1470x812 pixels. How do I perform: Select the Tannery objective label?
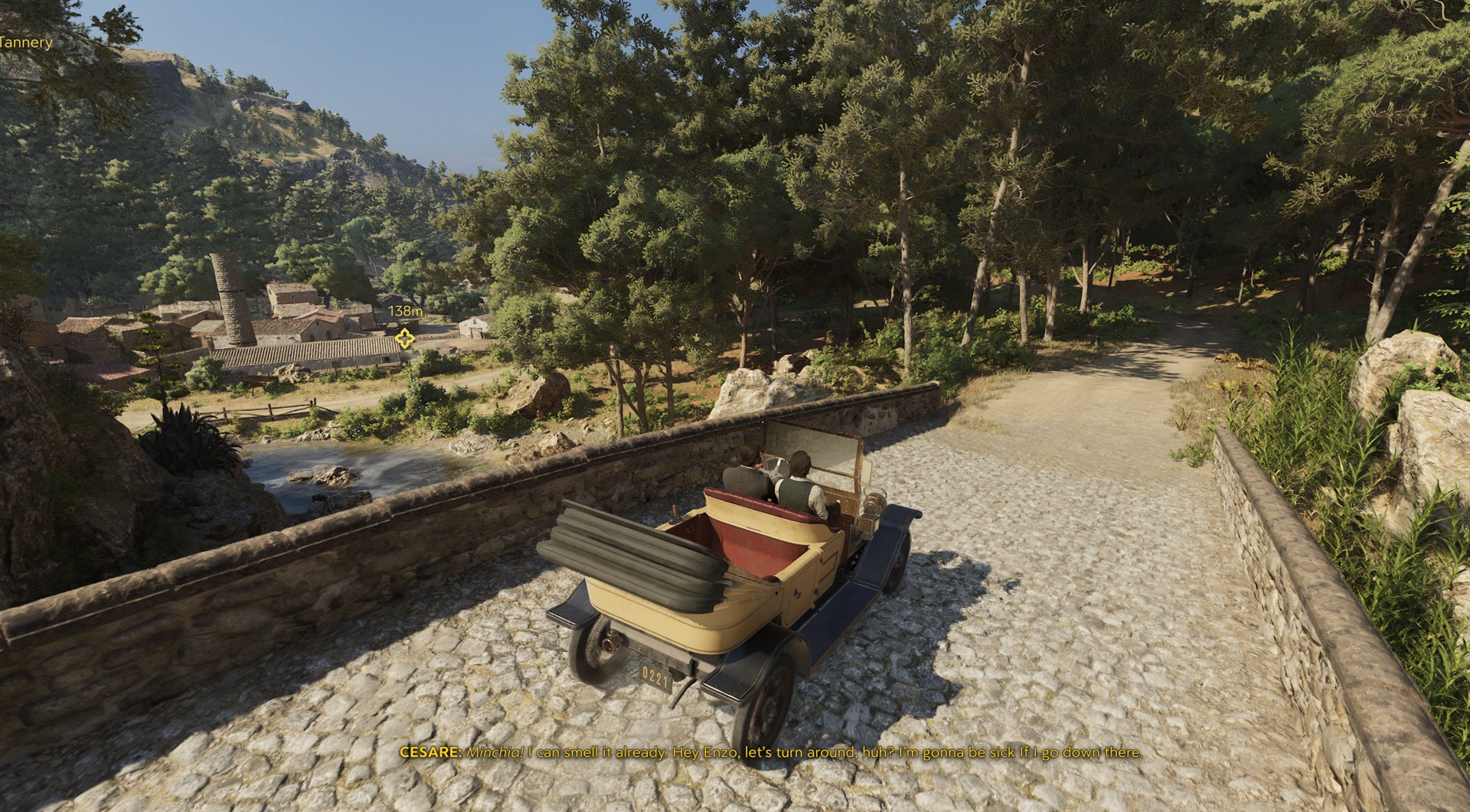25,43
